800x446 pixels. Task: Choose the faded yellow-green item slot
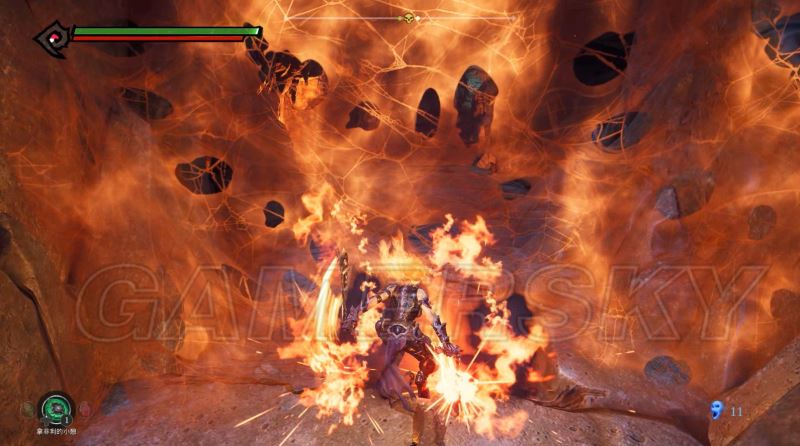pyautogui.click(x=28, y=409)
